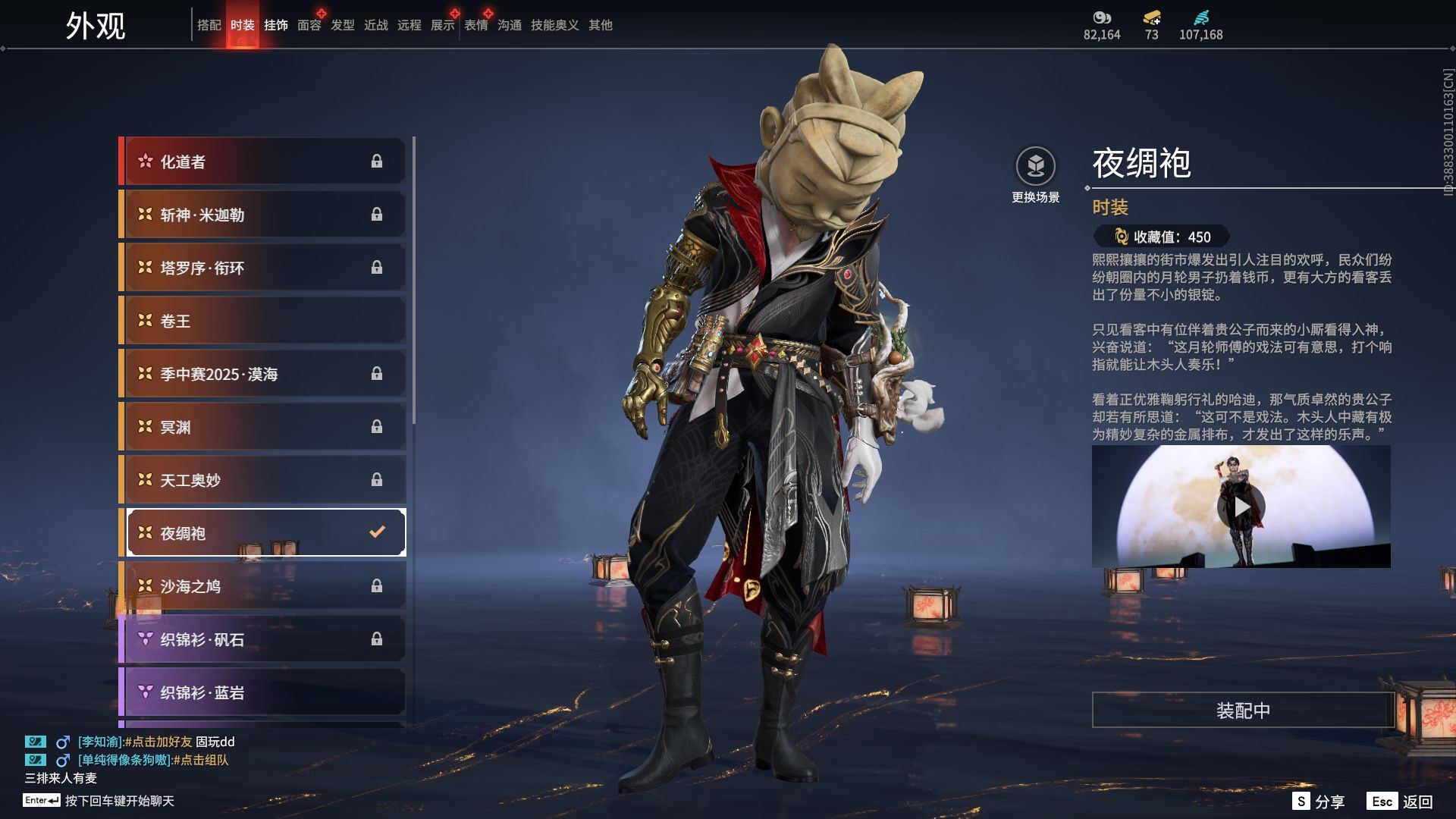Viewport: 1456px width, 819px height.
Task: Switch to the 发型 tab
Action: (x=342, y=25)
